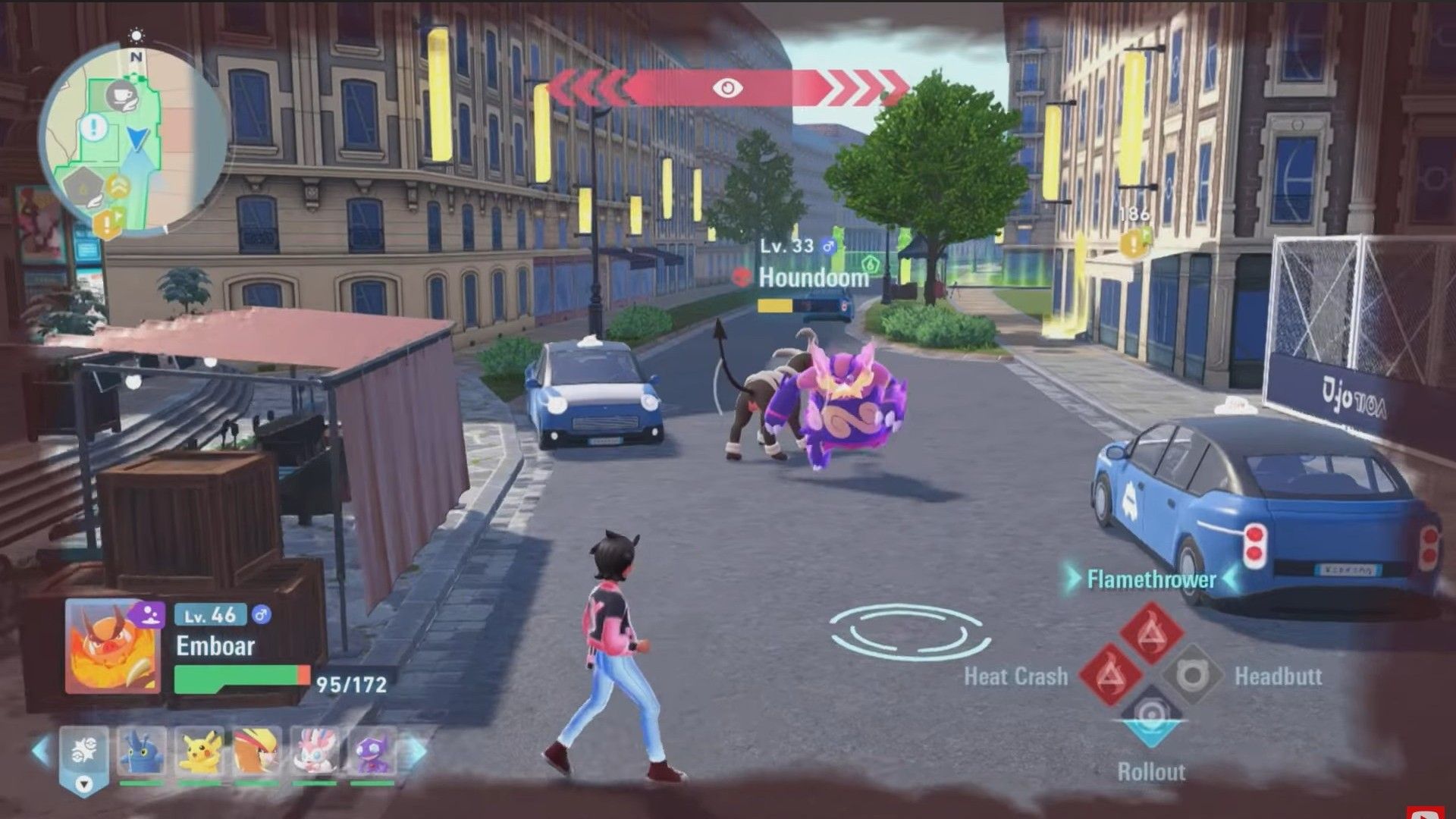
Task: Click the cafe cup icon on the minimap
Action: [121, 96]
